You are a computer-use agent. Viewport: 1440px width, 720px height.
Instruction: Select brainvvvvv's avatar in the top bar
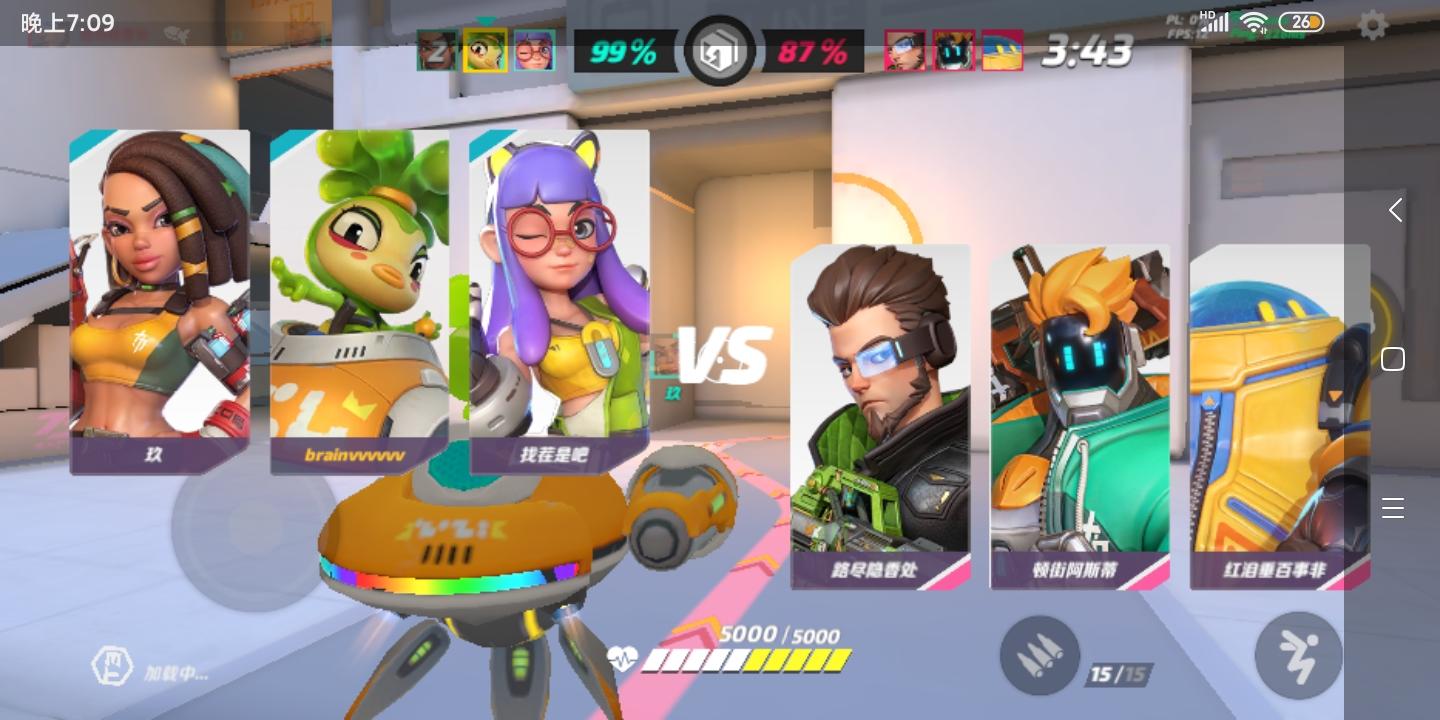[x=485, y=50]
